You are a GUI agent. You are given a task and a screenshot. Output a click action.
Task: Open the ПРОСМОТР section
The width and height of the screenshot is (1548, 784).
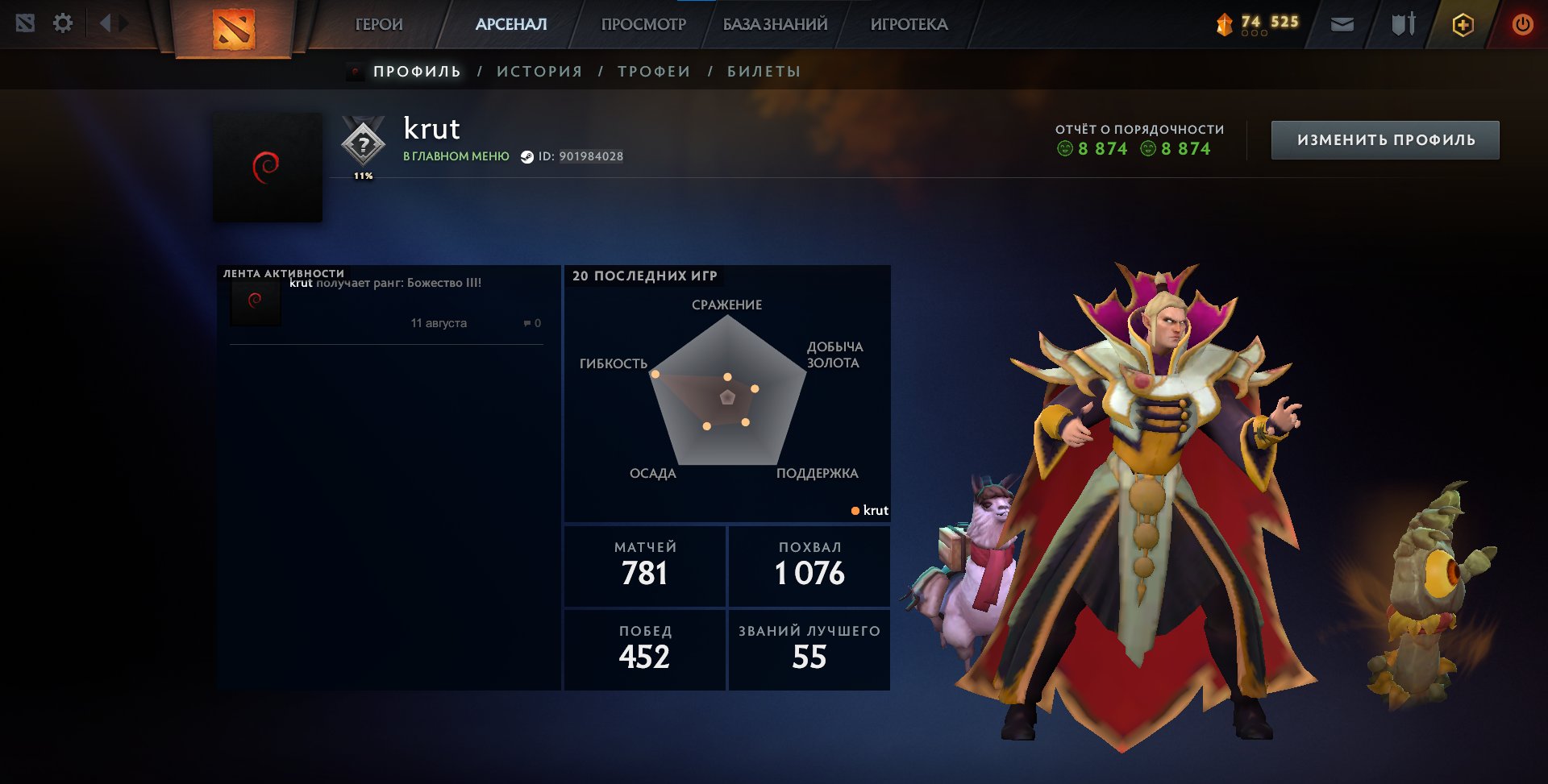[643, 25]
